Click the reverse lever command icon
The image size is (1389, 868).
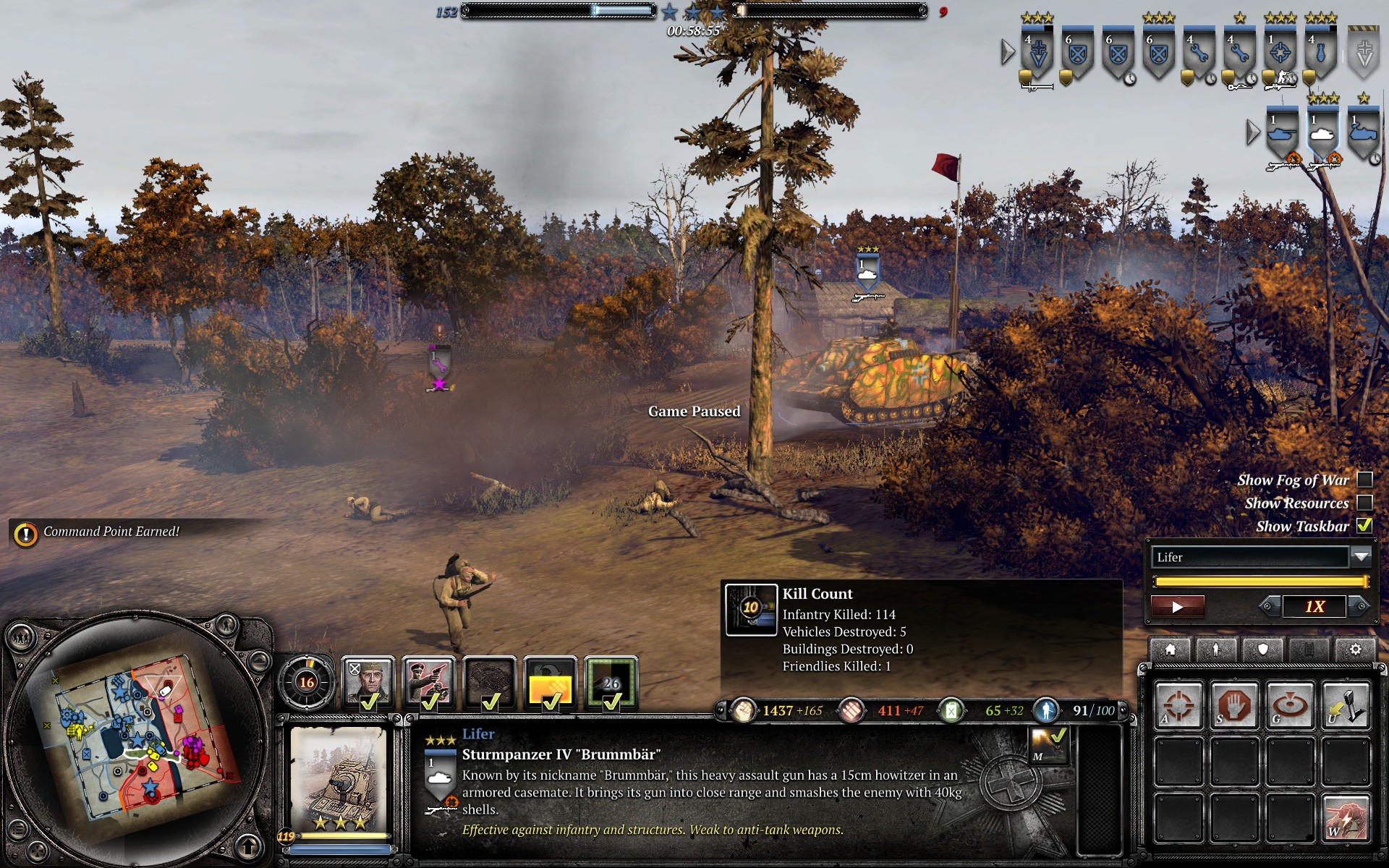[x=1345, y=704]
